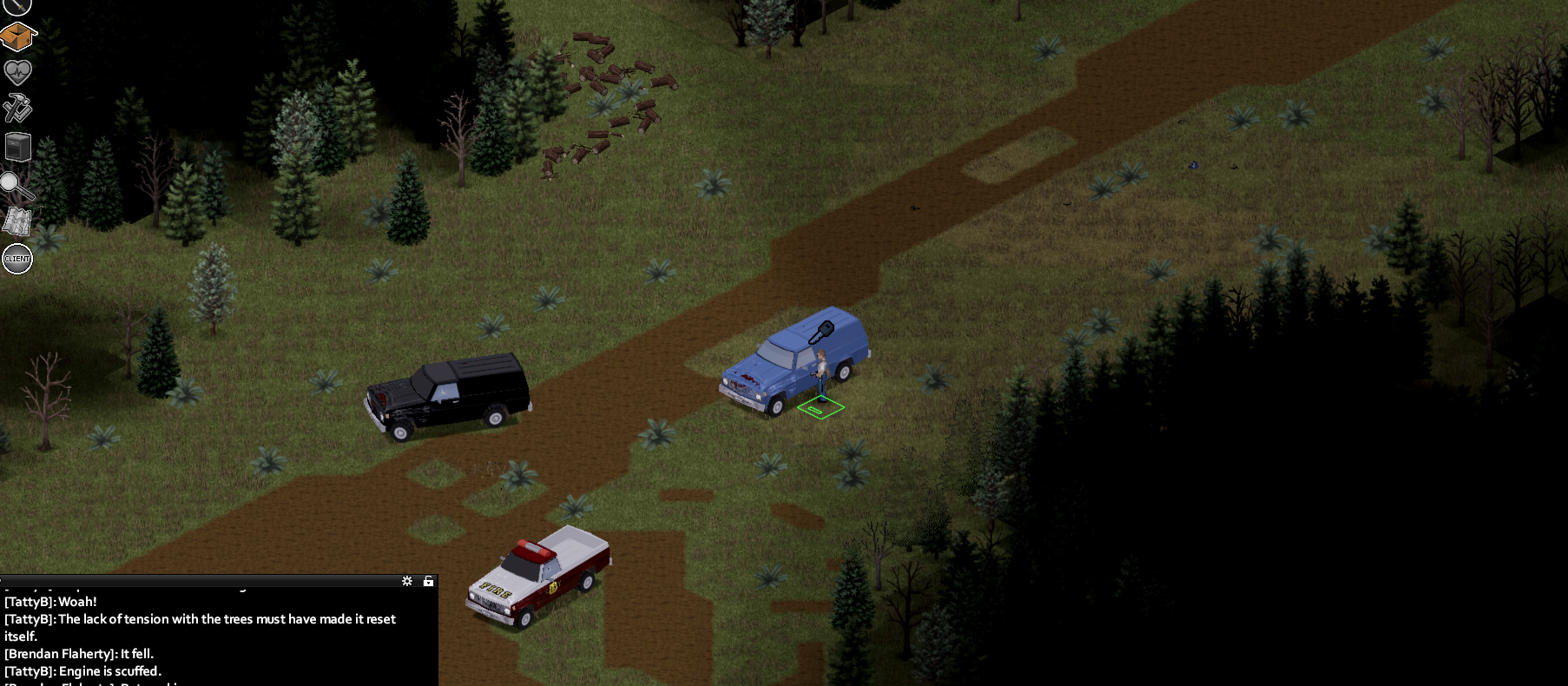Click the round CLIENT button
This screenshot has height=686, width=1568.
click(x=17, y=259)
